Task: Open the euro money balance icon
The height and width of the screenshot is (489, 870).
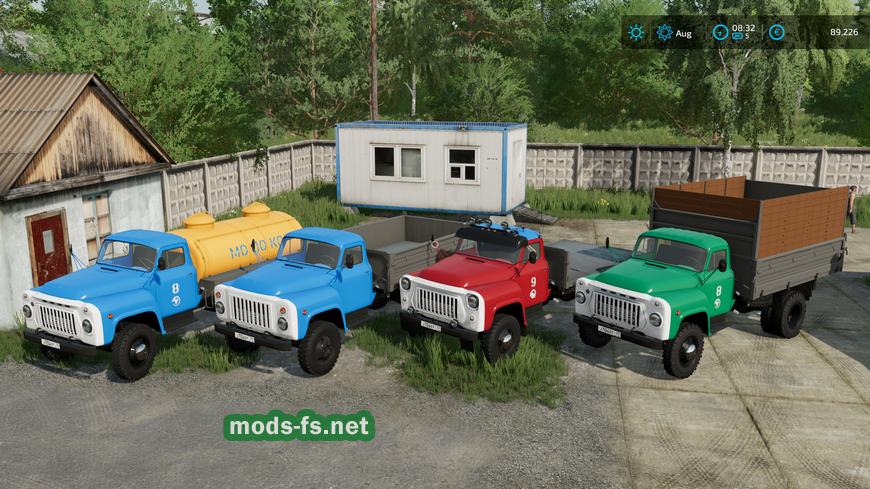Action: coord(777,32)
